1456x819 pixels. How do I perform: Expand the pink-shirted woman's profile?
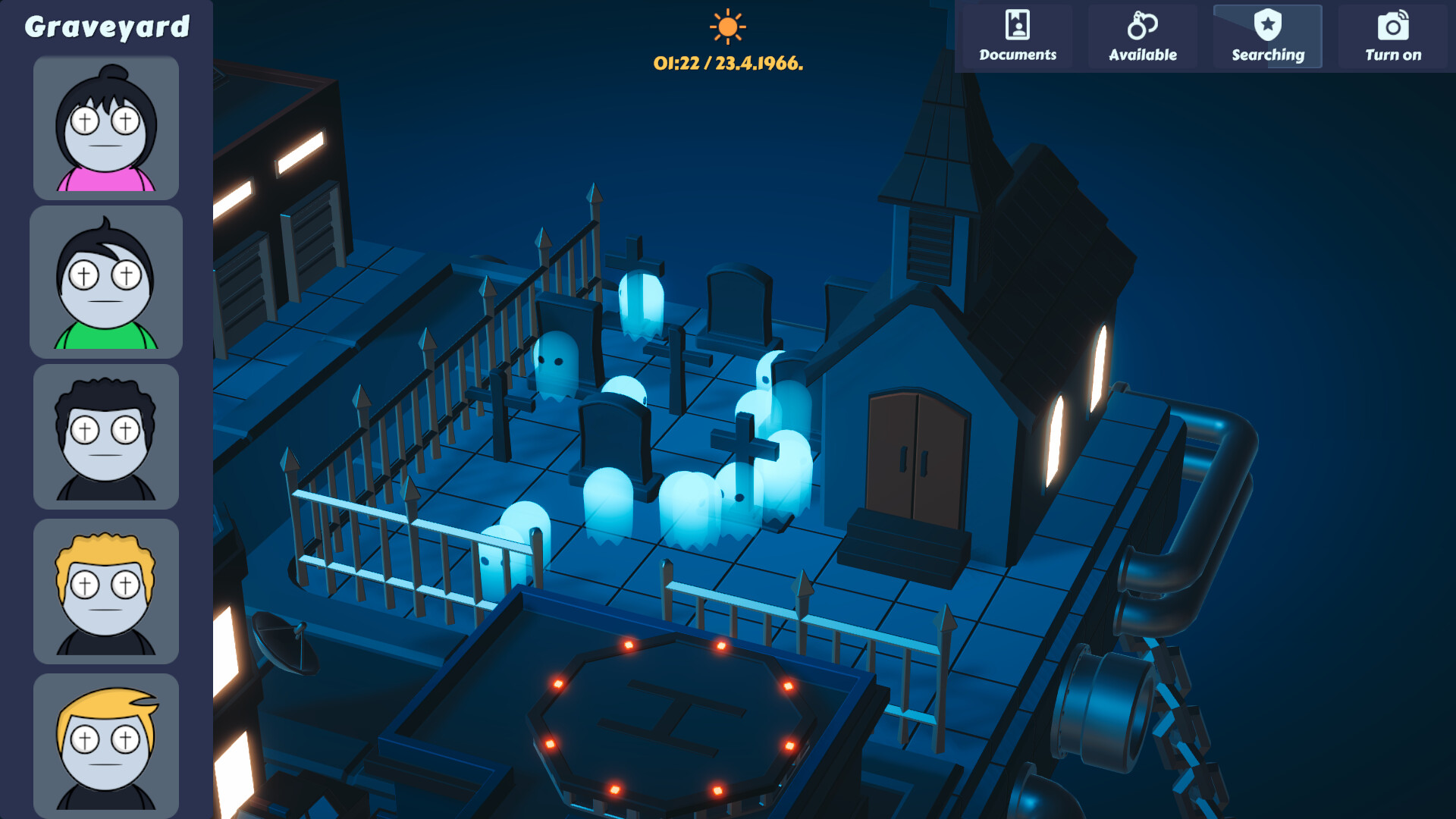point(105,127)
